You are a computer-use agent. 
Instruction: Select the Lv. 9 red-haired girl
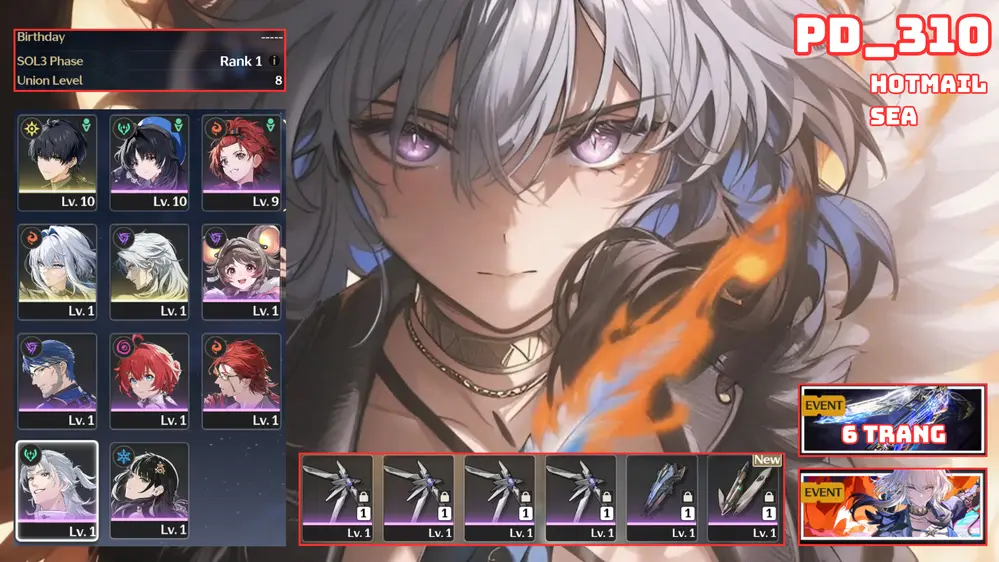[x=241, y=162]
